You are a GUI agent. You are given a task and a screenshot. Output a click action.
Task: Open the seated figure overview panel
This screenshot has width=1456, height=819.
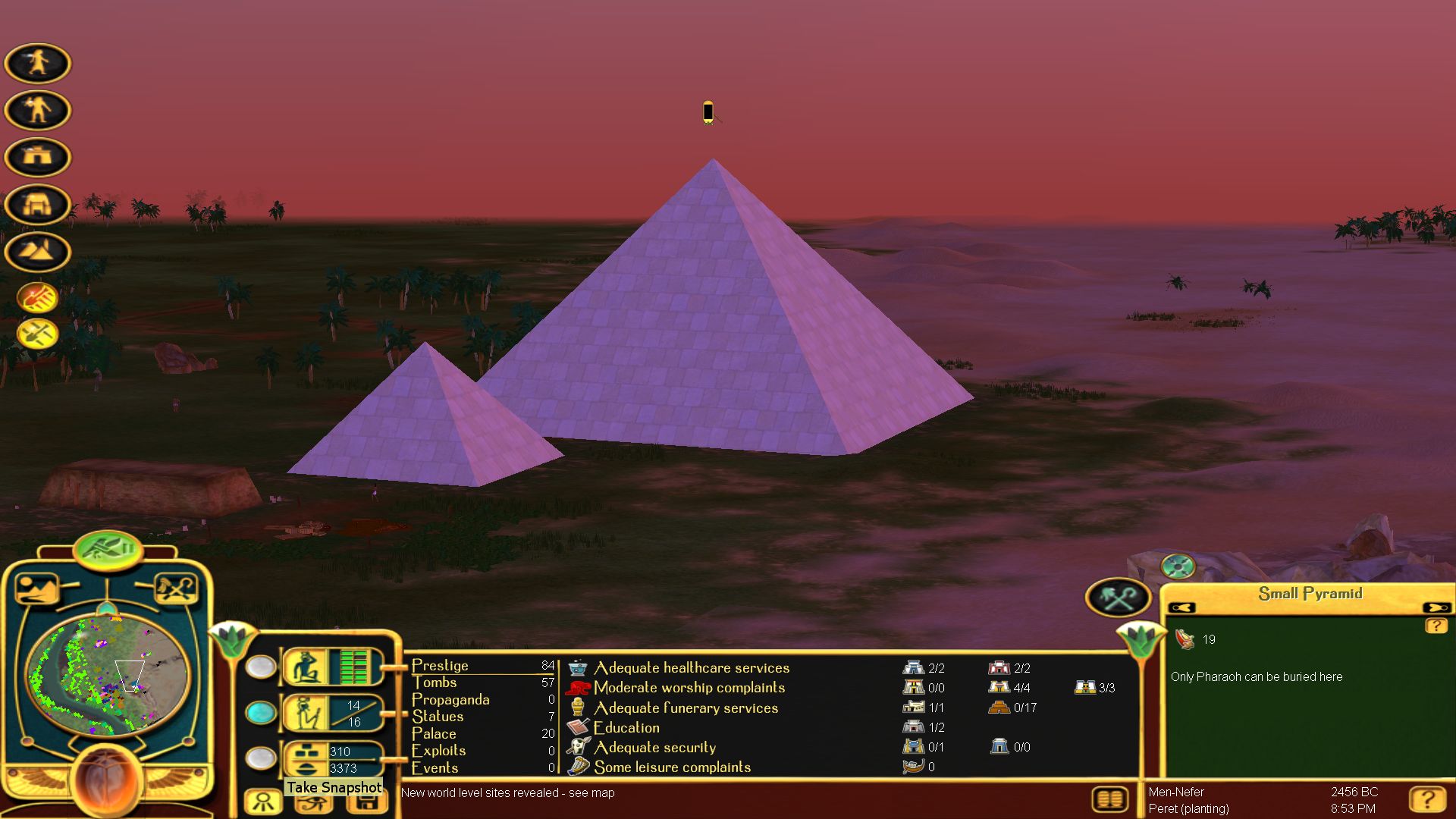pos(306,667)
